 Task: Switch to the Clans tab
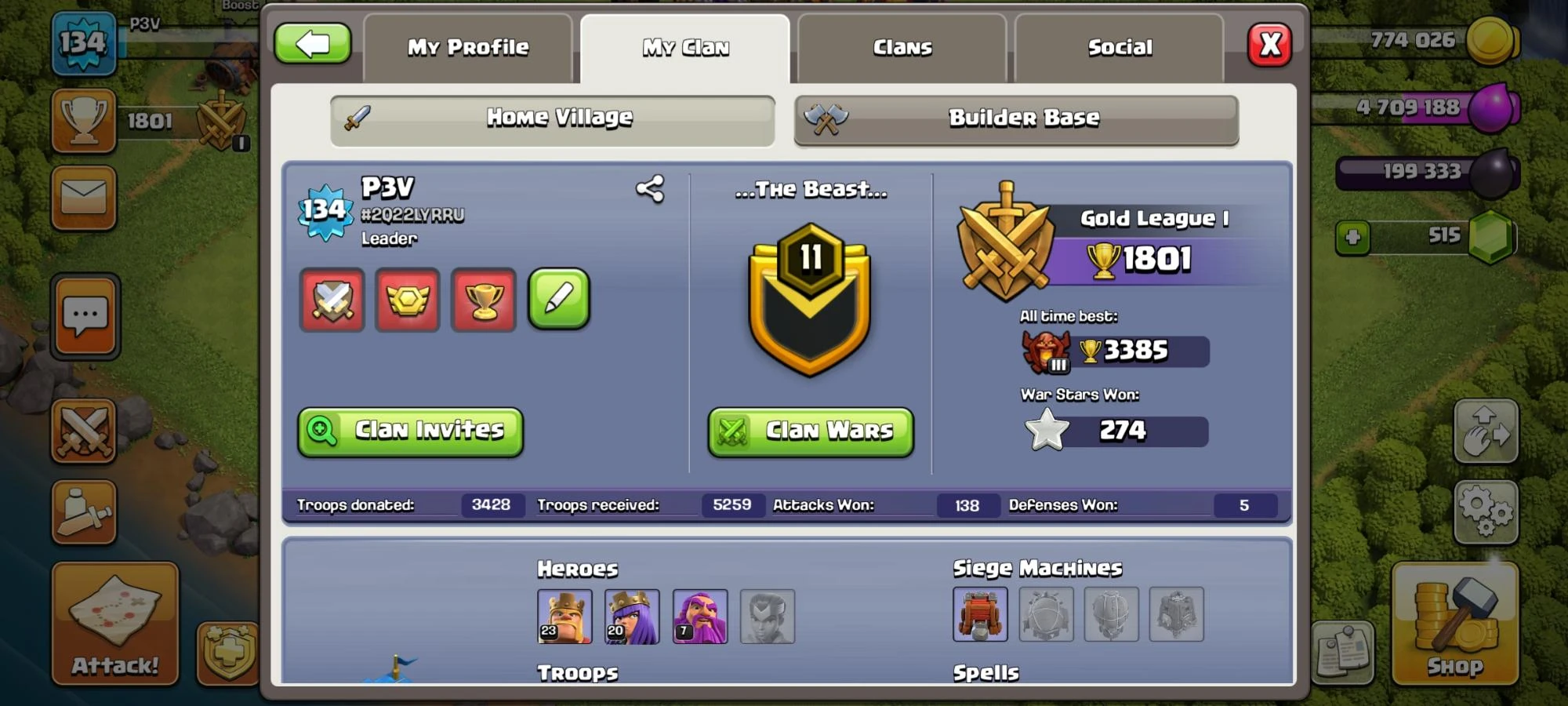[x=902, y=47]
